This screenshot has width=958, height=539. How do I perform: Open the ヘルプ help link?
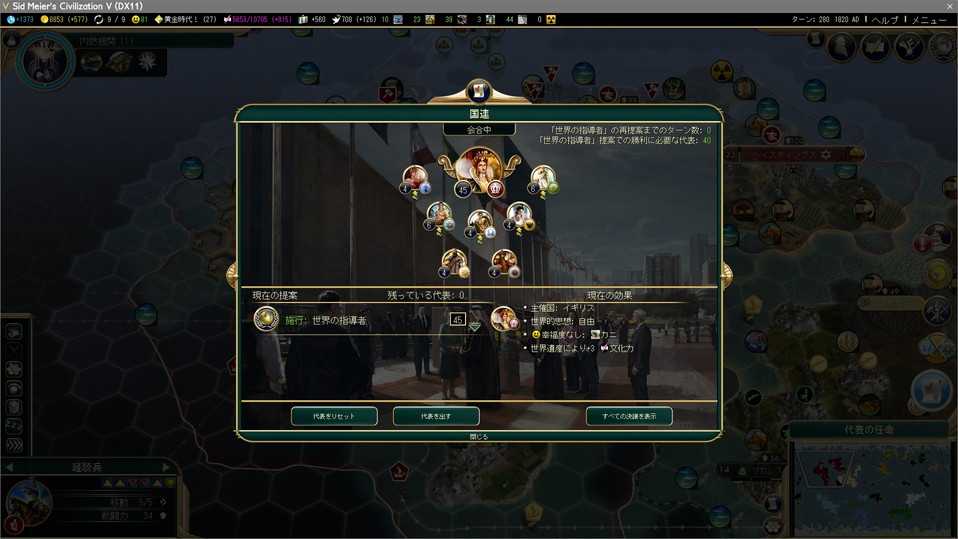pyautogui.click(x=884, y=20)
